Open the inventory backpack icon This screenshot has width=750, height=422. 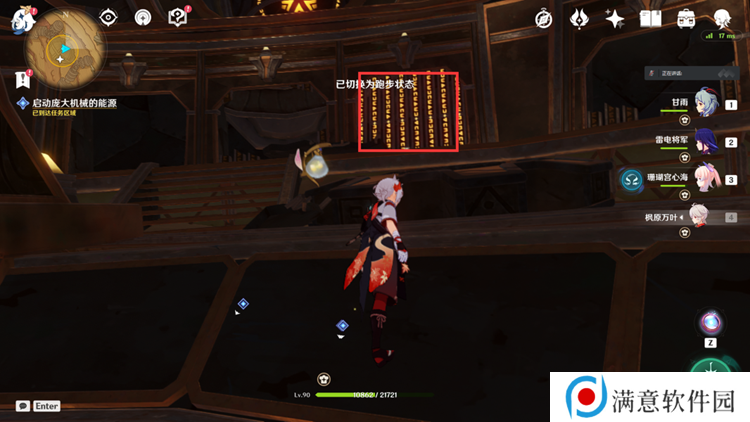(687, 19)
